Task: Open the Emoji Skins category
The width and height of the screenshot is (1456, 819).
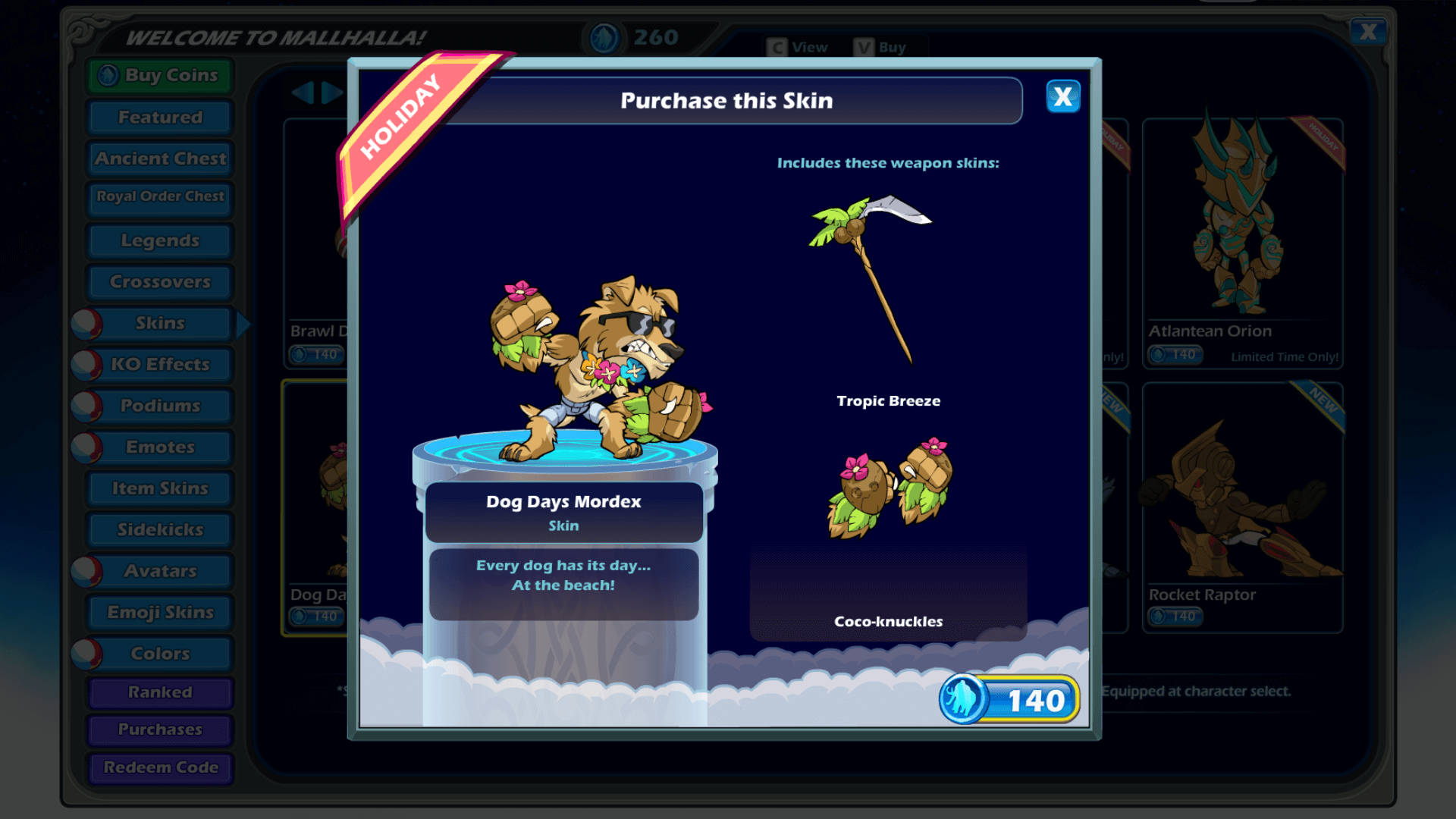Action: 160,613
